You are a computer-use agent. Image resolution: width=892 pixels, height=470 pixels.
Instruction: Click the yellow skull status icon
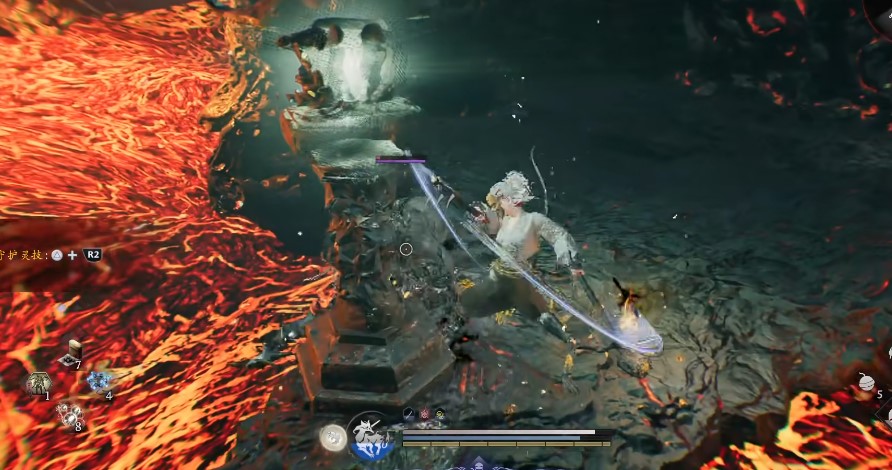[440, 413]
